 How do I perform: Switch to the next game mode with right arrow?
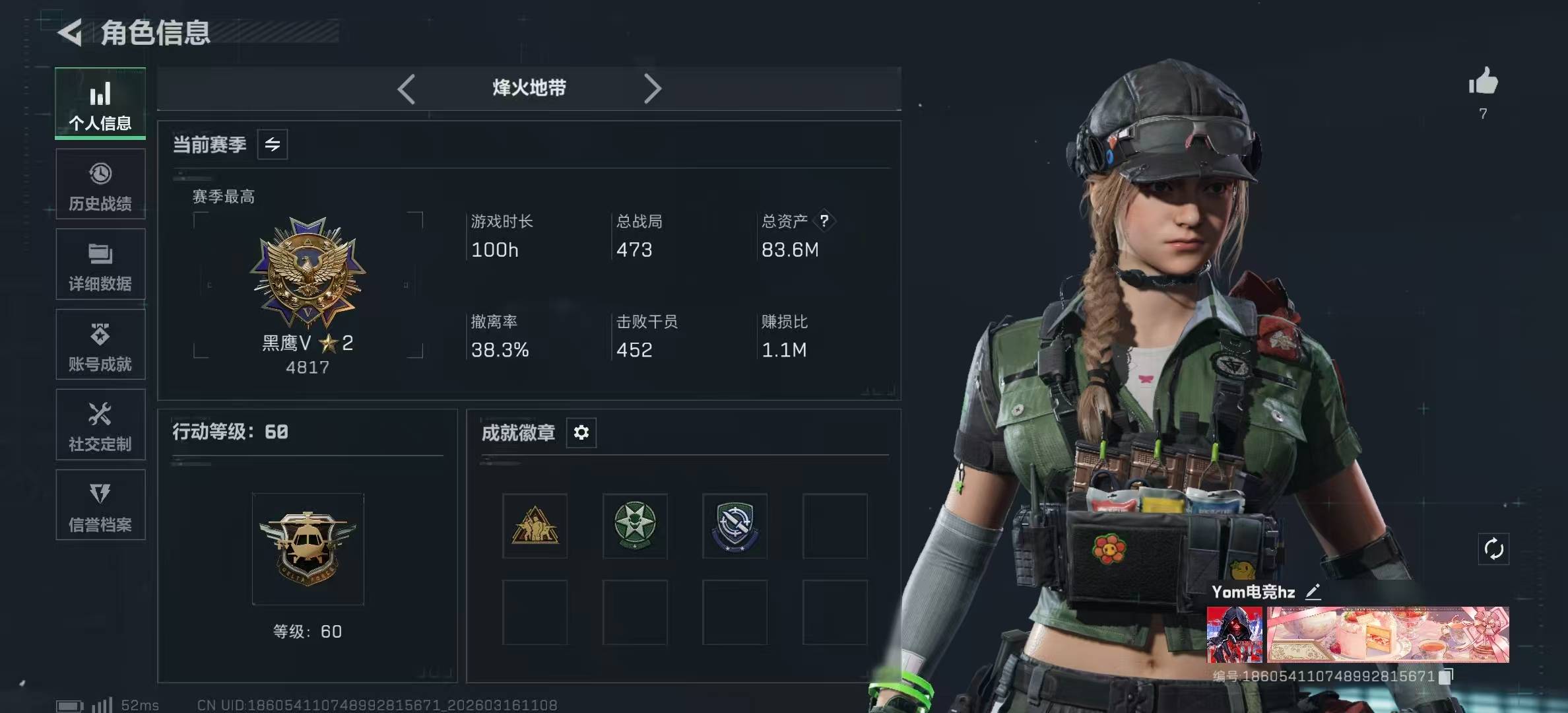click(x=652, y=88)
